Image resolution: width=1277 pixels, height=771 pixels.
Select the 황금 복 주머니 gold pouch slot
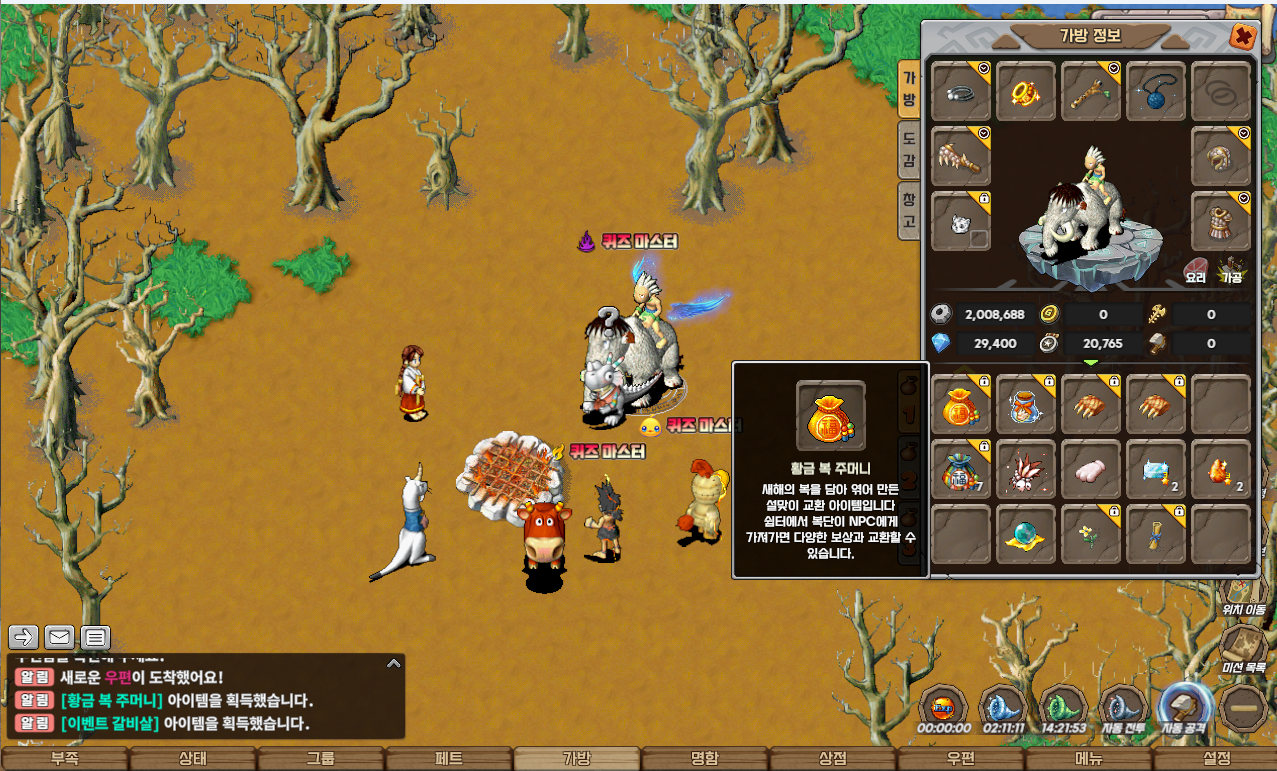tap(961, 404)
